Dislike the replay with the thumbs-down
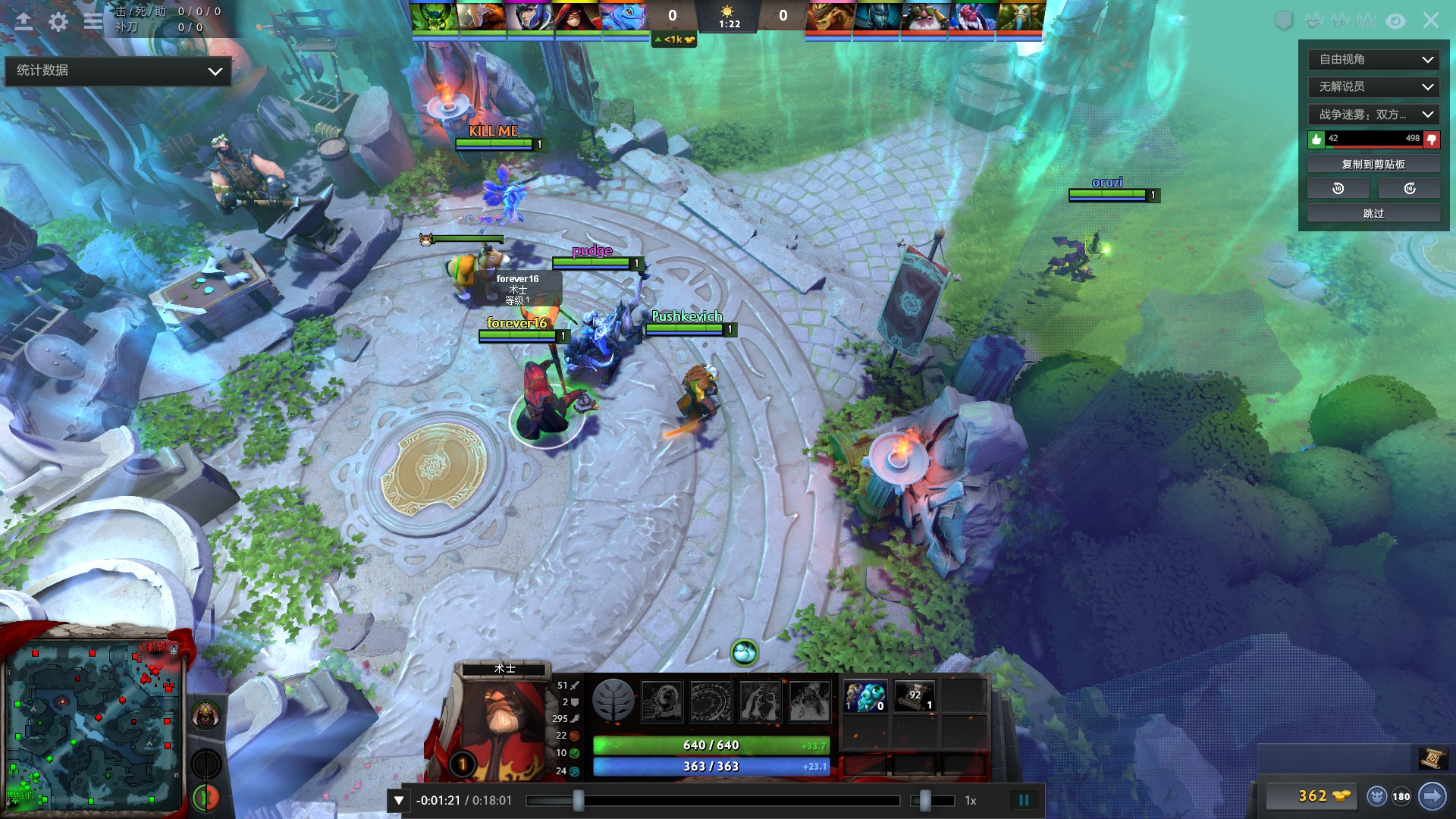Viewport: 1456px width, 819px height. coord(1430,140)
